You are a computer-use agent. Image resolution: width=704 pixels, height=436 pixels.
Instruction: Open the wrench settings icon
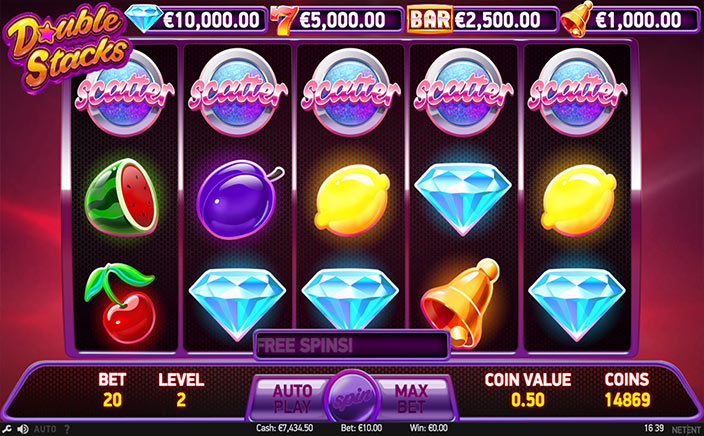pyautogui.click(x=7, y=429)
